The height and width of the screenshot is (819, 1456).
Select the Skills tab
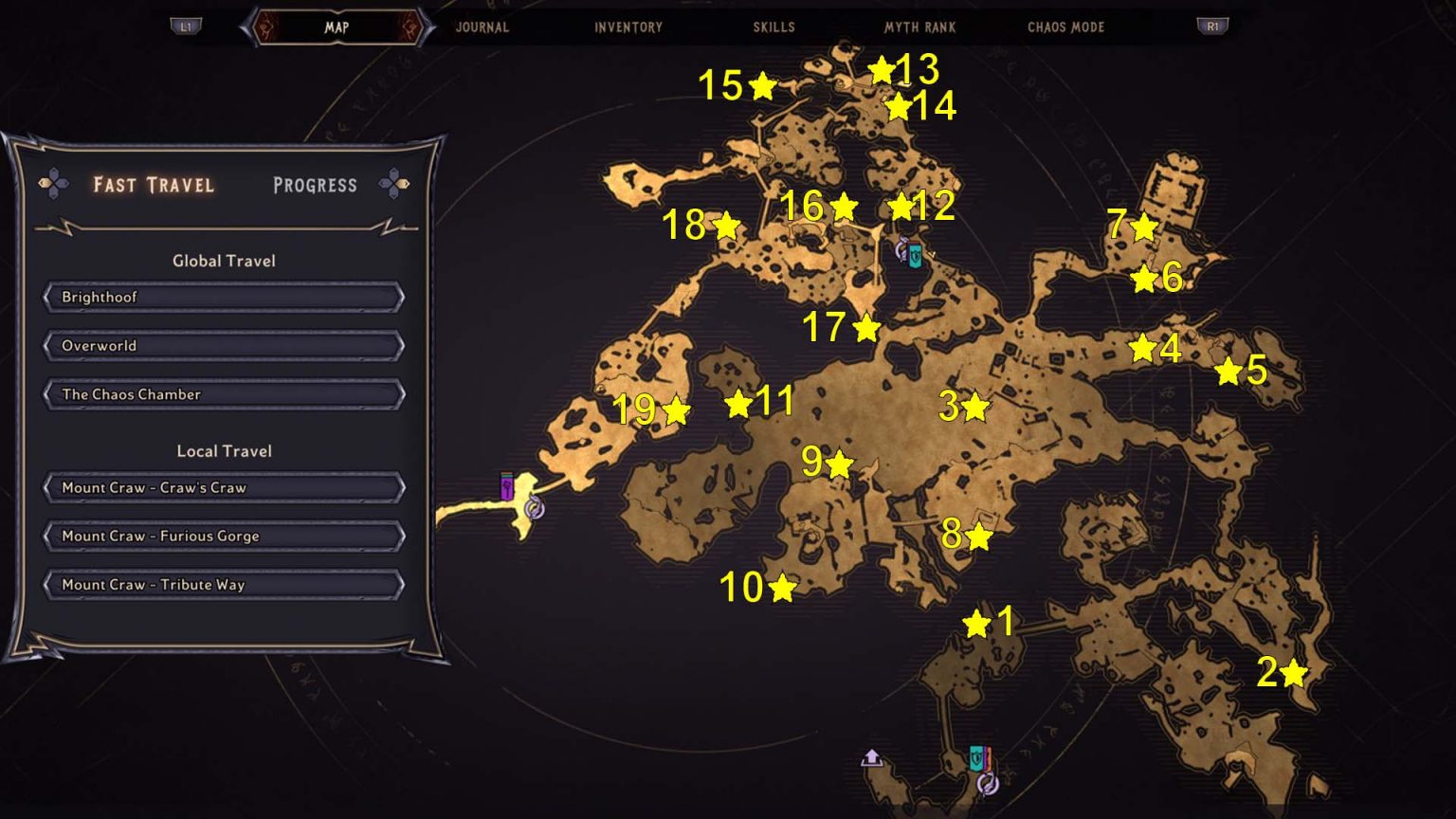coord(774,27)
